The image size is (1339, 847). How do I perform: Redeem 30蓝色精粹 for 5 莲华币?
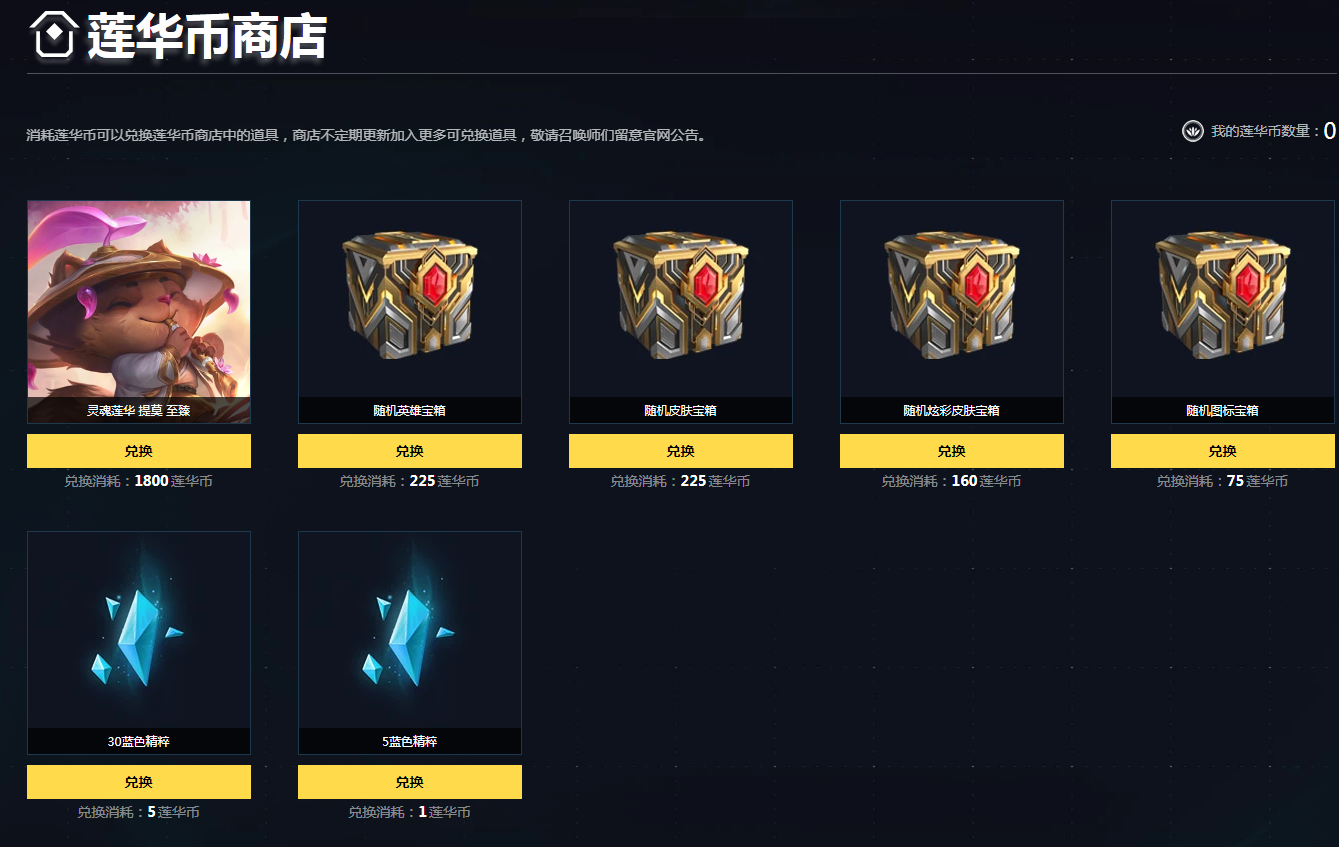[138, 782]
